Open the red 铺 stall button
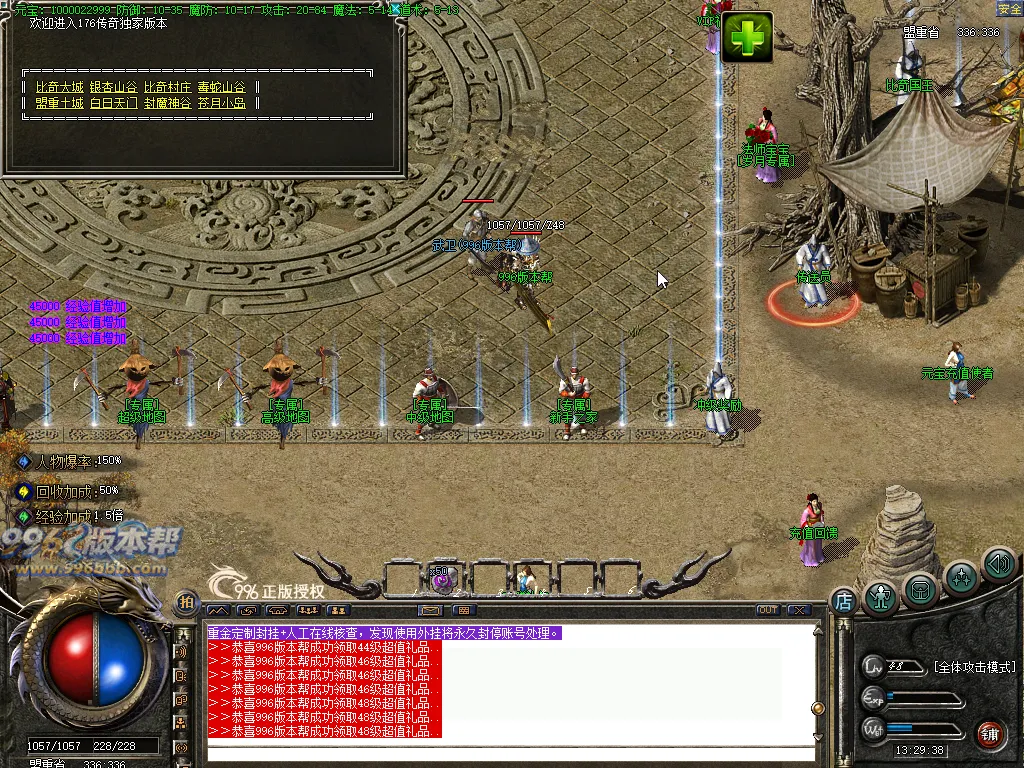The image size is (1024, 768). [x=991, y=733]
